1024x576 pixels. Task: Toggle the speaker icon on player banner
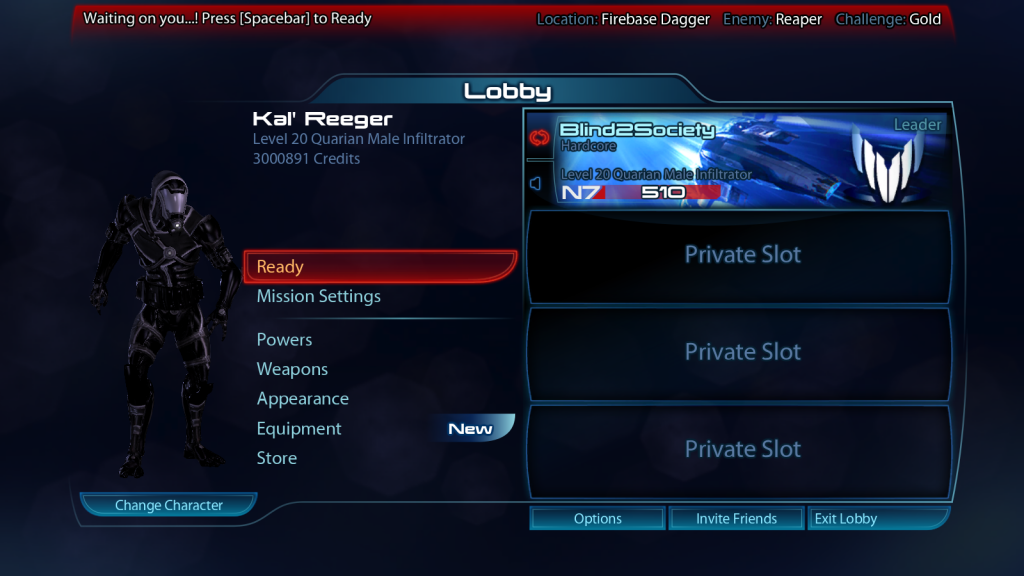point(536,184)
